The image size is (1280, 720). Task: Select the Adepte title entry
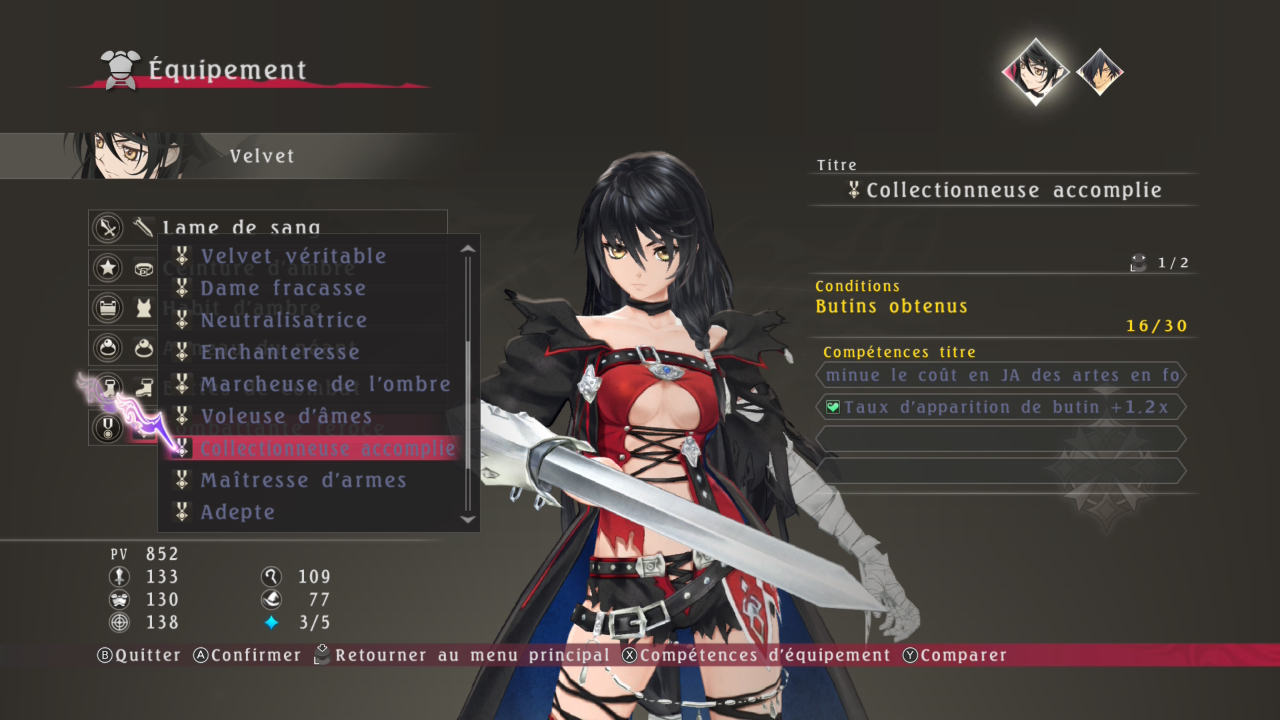[x=237, y=512]
